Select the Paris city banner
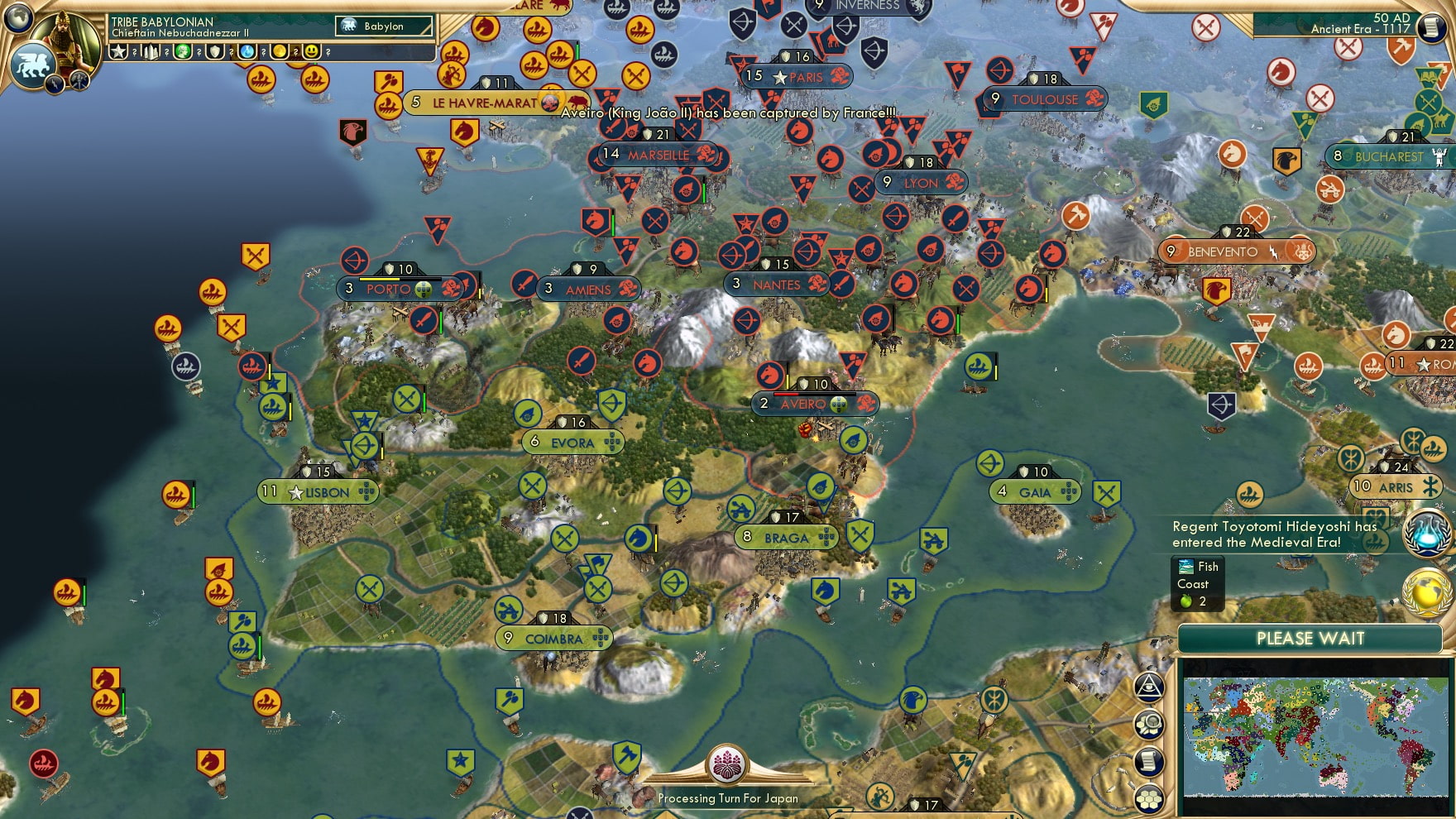 coord(797,78)
